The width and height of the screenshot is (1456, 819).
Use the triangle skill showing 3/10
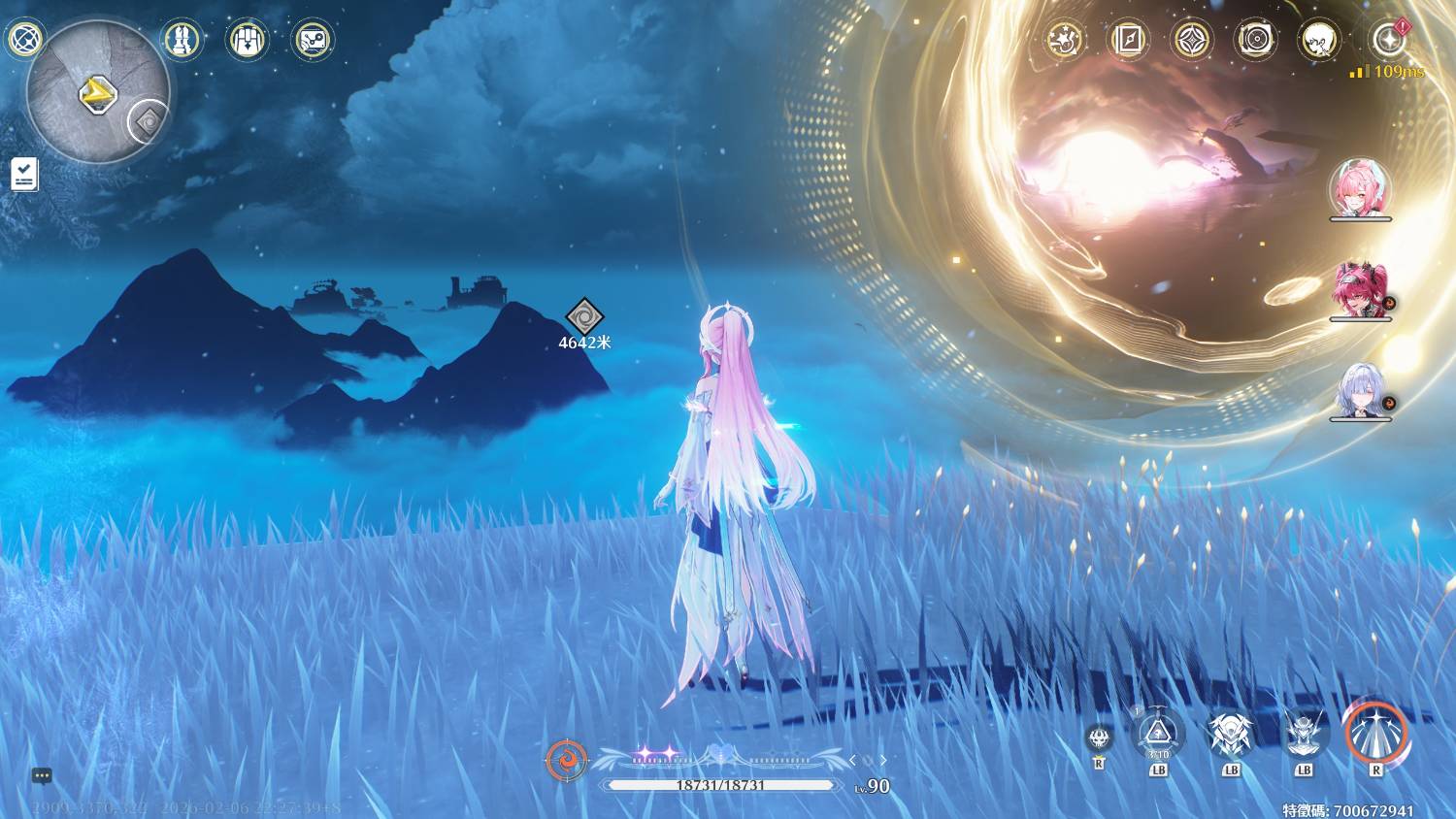(x=1158, y=735)
